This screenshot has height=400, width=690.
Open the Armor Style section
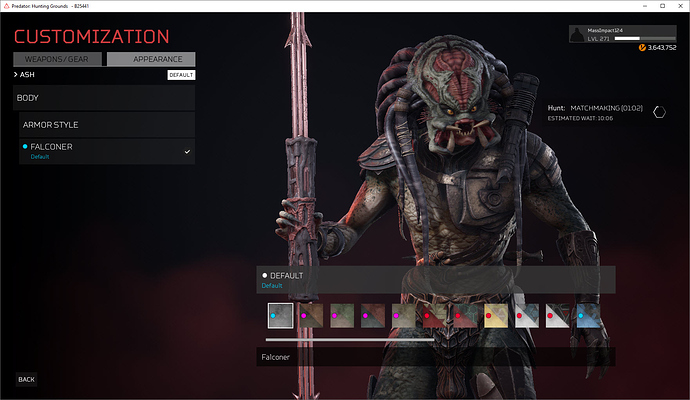107,125
